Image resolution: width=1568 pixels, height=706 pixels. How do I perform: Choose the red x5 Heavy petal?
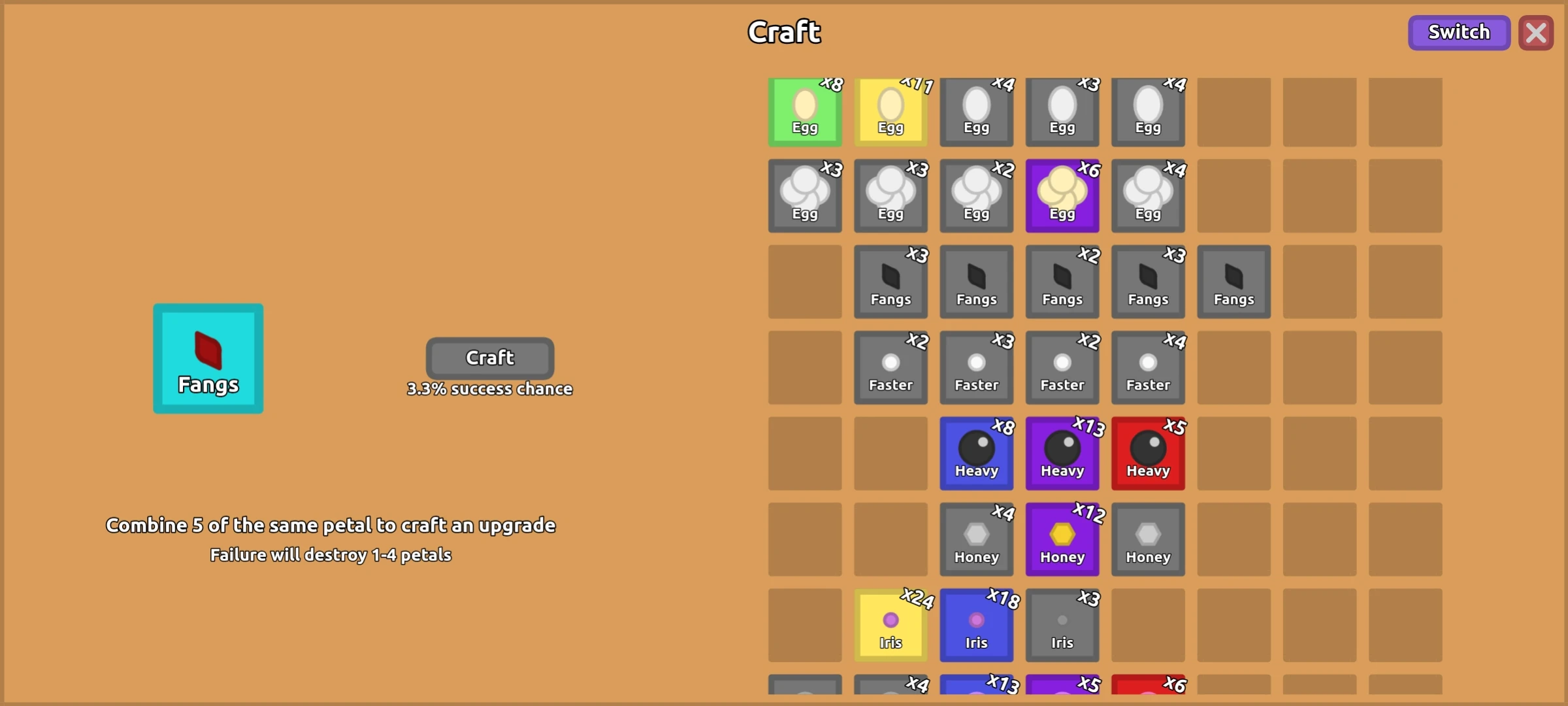click(x=1148, y=452)
